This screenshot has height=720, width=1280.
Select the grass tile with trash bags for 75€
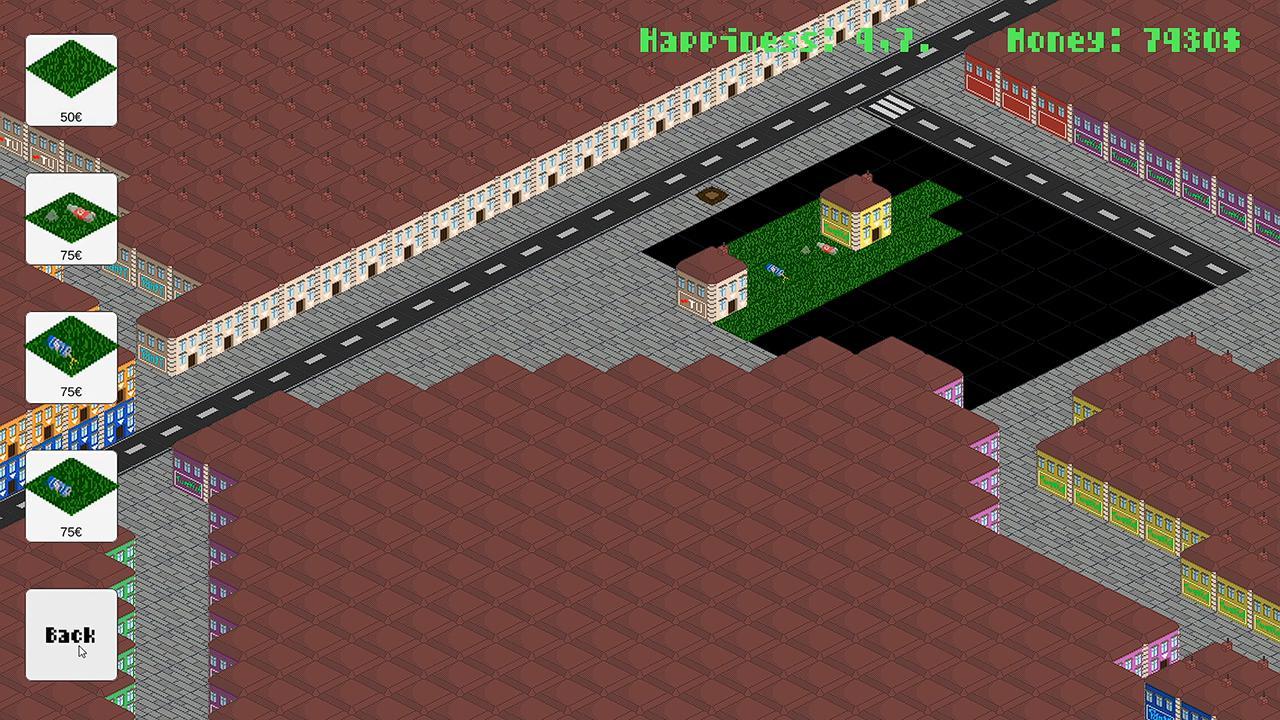click(x=70, y=218)
